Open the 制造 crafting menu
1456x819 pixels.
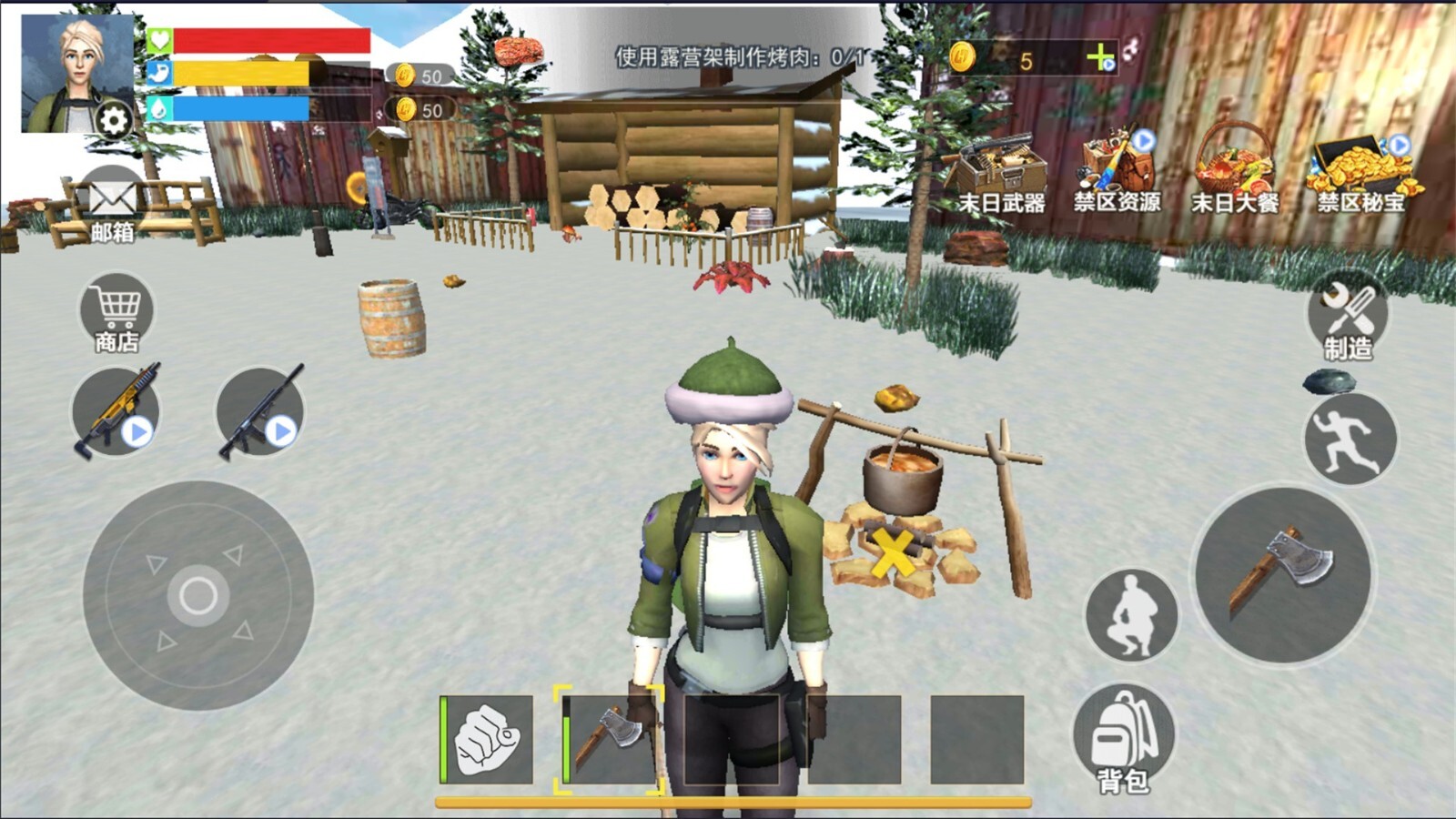point(1348,317)
